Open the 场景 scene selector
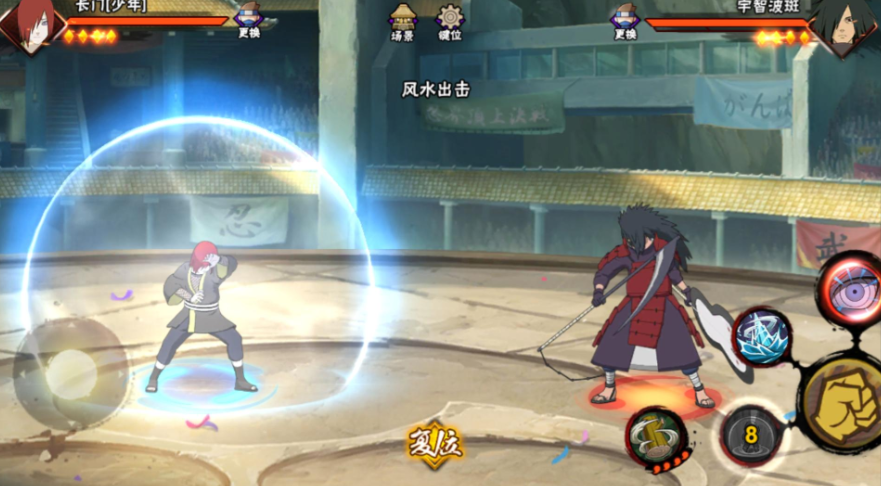This screenshot has width=881, height=486. tap(403, 20)
